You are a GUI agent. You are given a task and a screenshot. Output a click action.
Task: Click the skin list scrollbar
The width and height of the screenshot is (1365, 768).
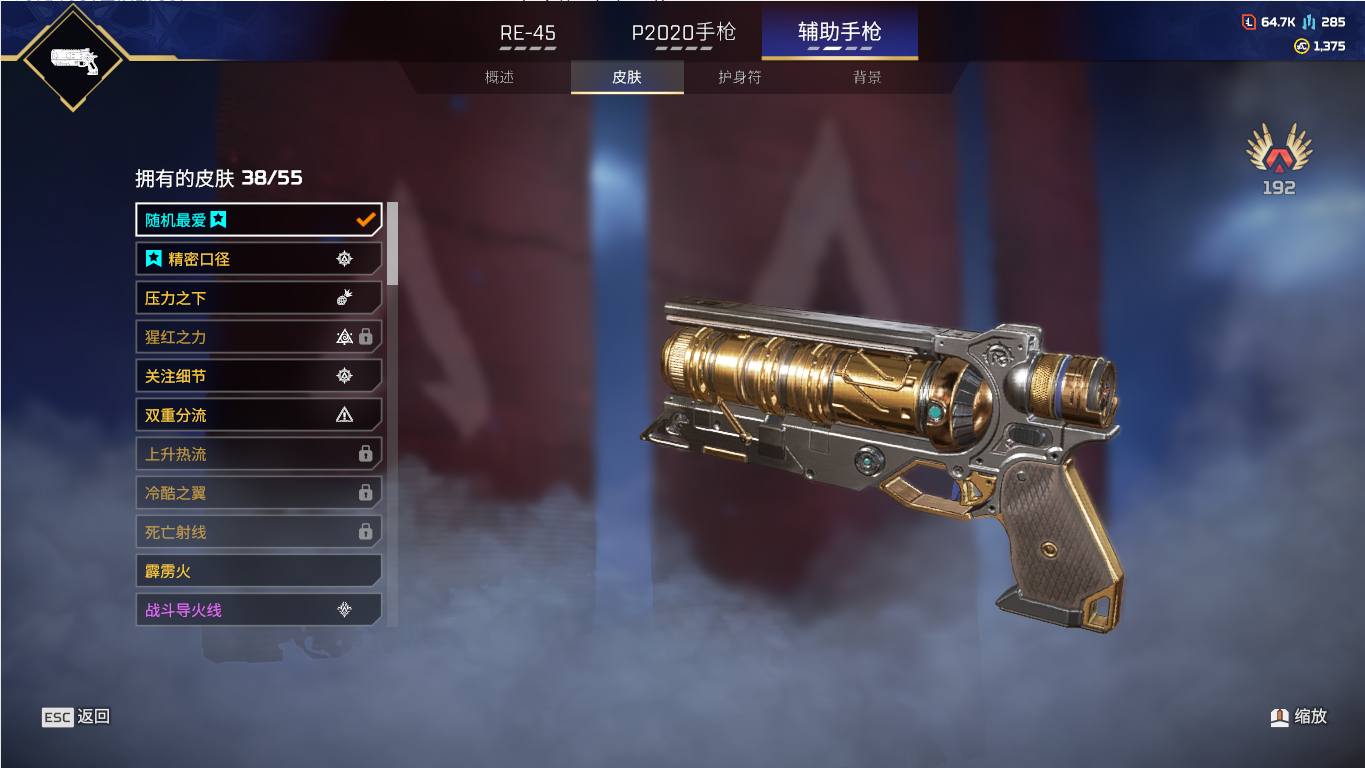[392, 245]
